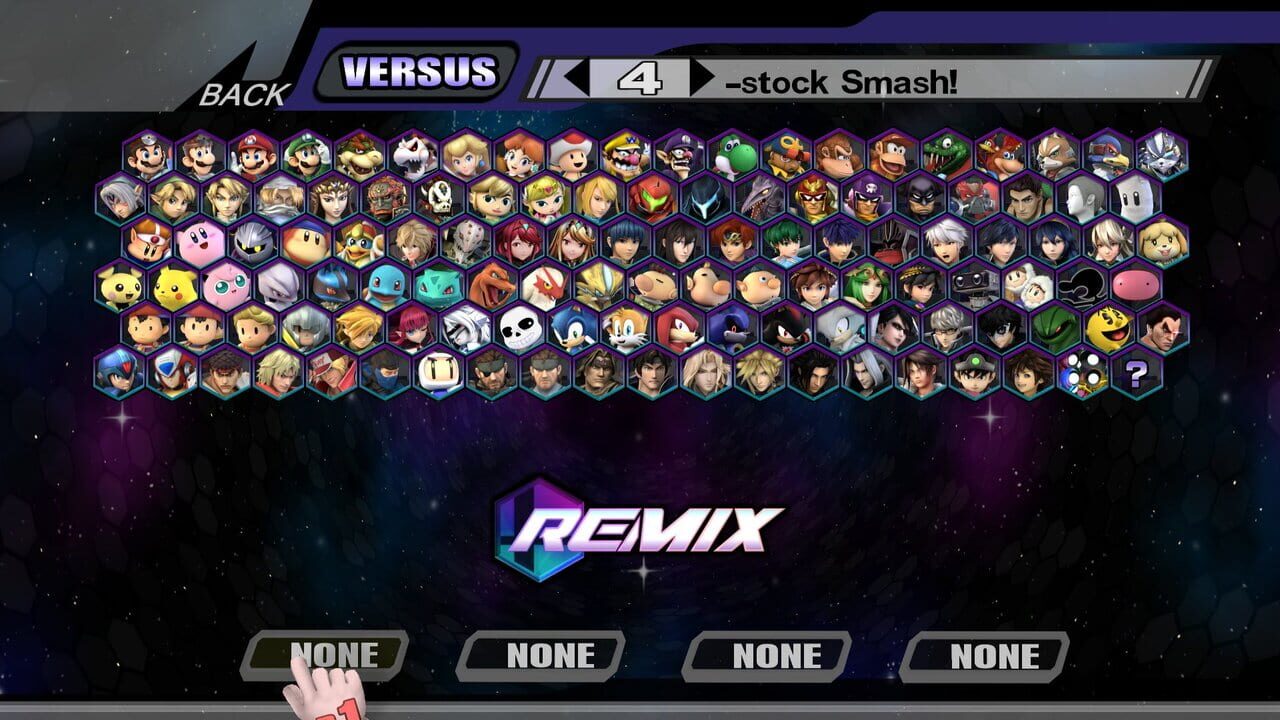This screenshot has height=720, width=1280.
Task: Select King Dedede
Action: [x=355, y=243]
